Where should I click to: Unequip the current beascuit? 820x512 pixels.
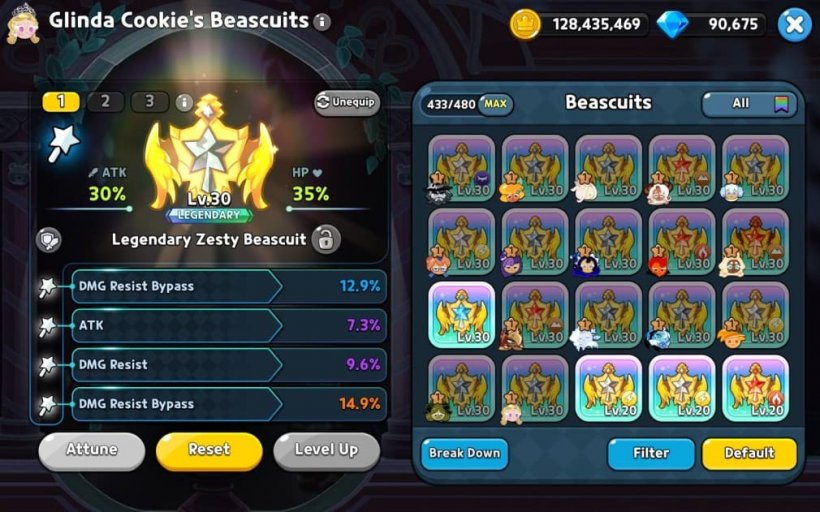347,102
